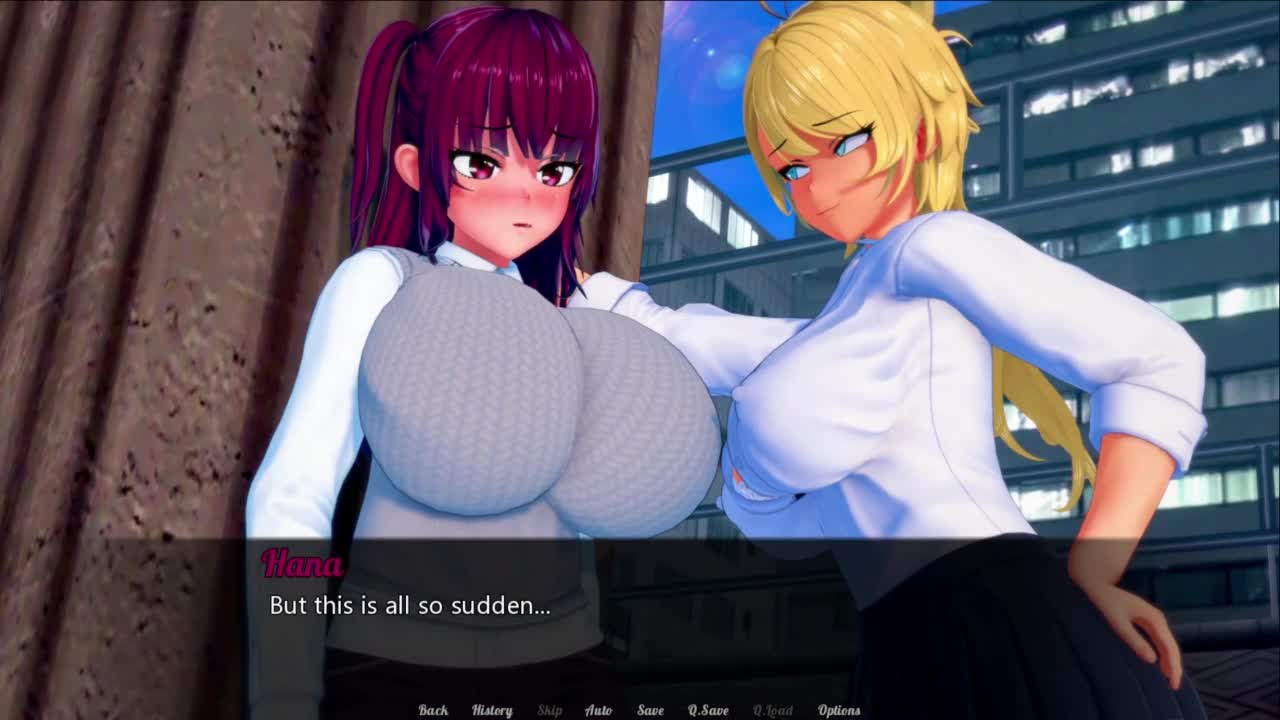This screenshot has height=720, width=1280.
Task: Load quick save with Q.Load
Action: click(772, 710)
